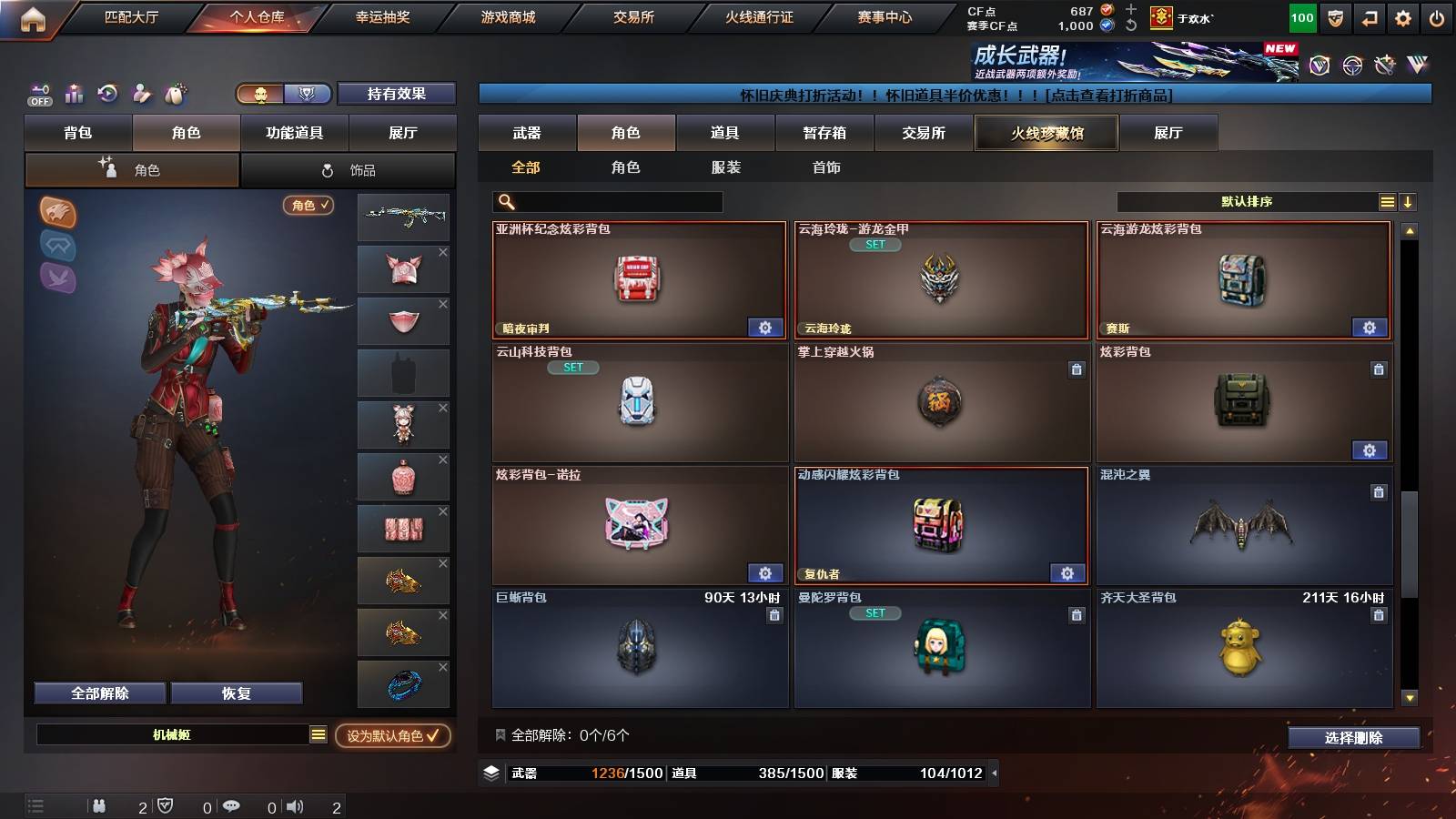Click the pet egg icon in the upper-left toolbar

(x=173, y=95)
